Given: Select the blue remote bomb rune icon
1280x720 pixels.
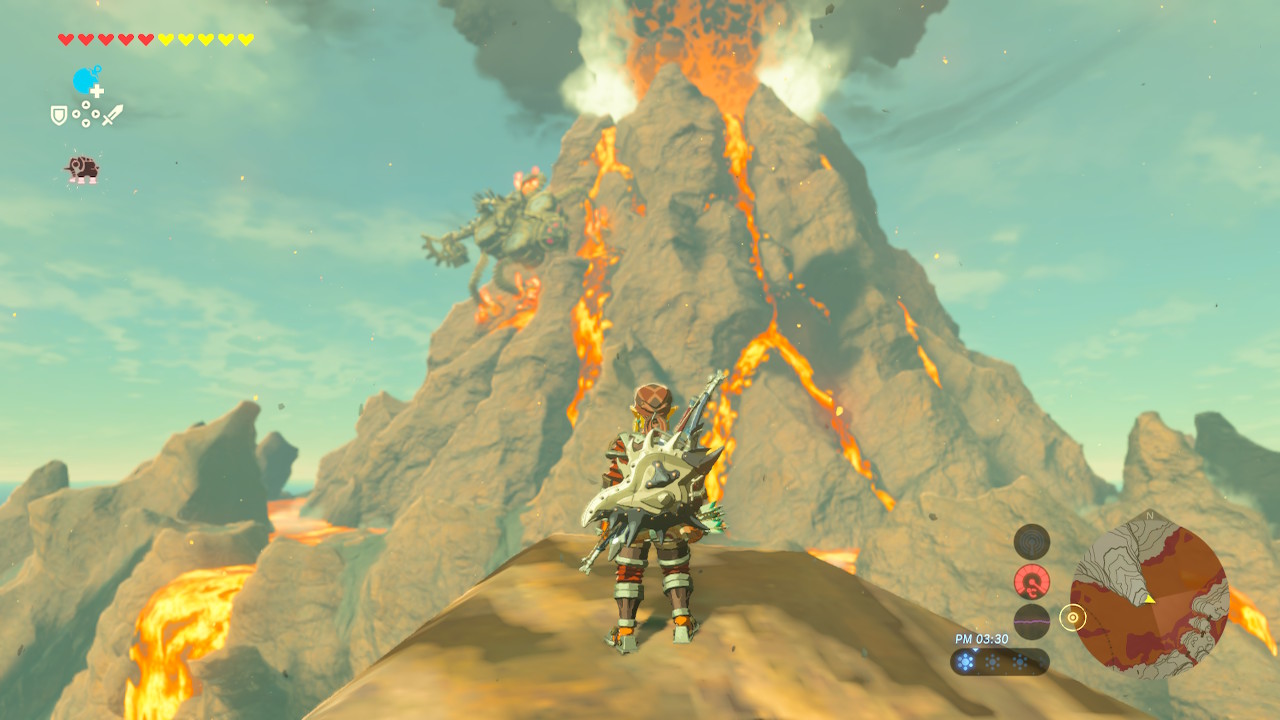Looking at the screenshot, I should (86, 81).
